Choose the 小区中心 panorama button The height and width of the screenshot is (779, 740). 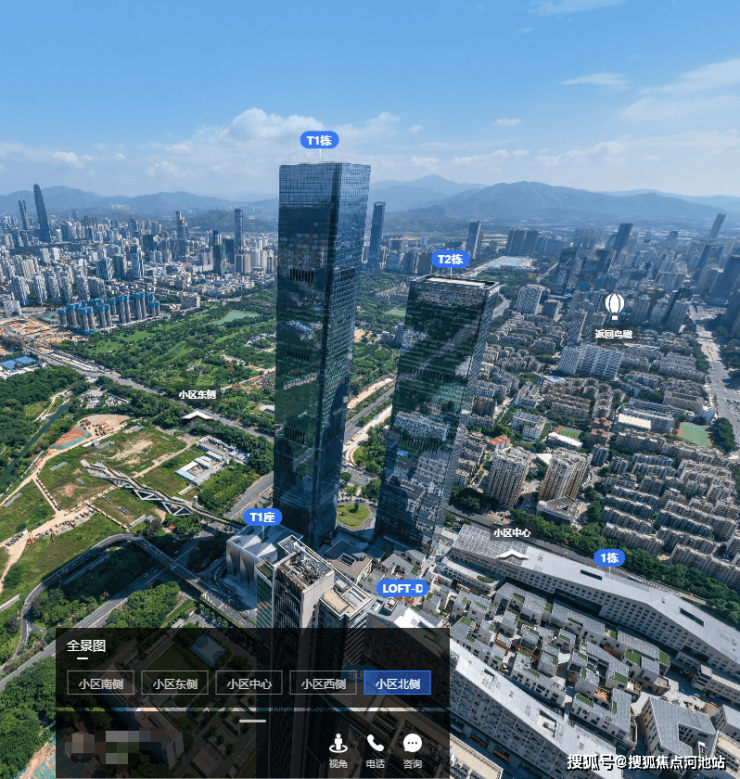[x=249, y=684]
